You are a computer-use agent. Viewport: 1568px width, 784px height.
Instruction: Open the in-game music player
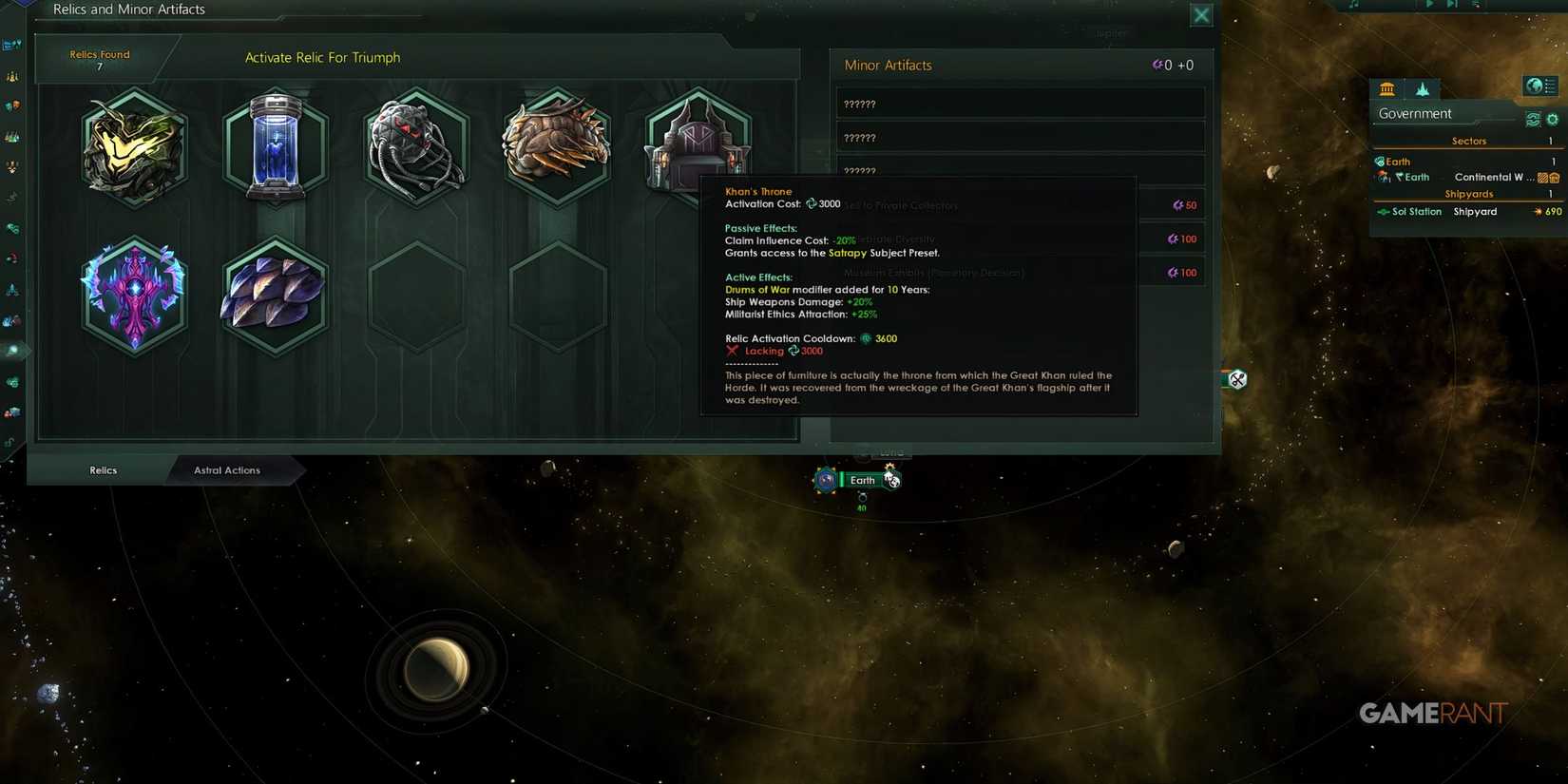pyautogui.click(x=1354, y=4)
